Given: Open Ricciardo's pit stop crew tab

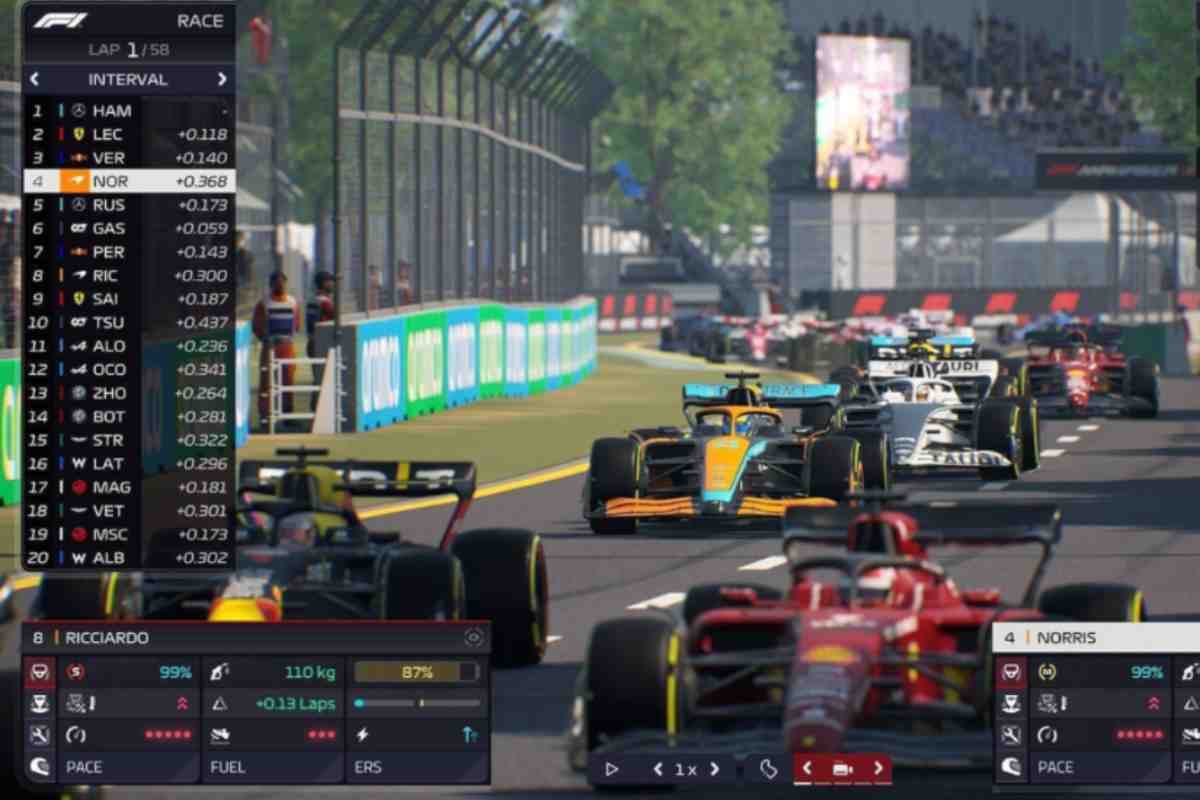Looking at the screenshot, I should [x=39, y=704].
